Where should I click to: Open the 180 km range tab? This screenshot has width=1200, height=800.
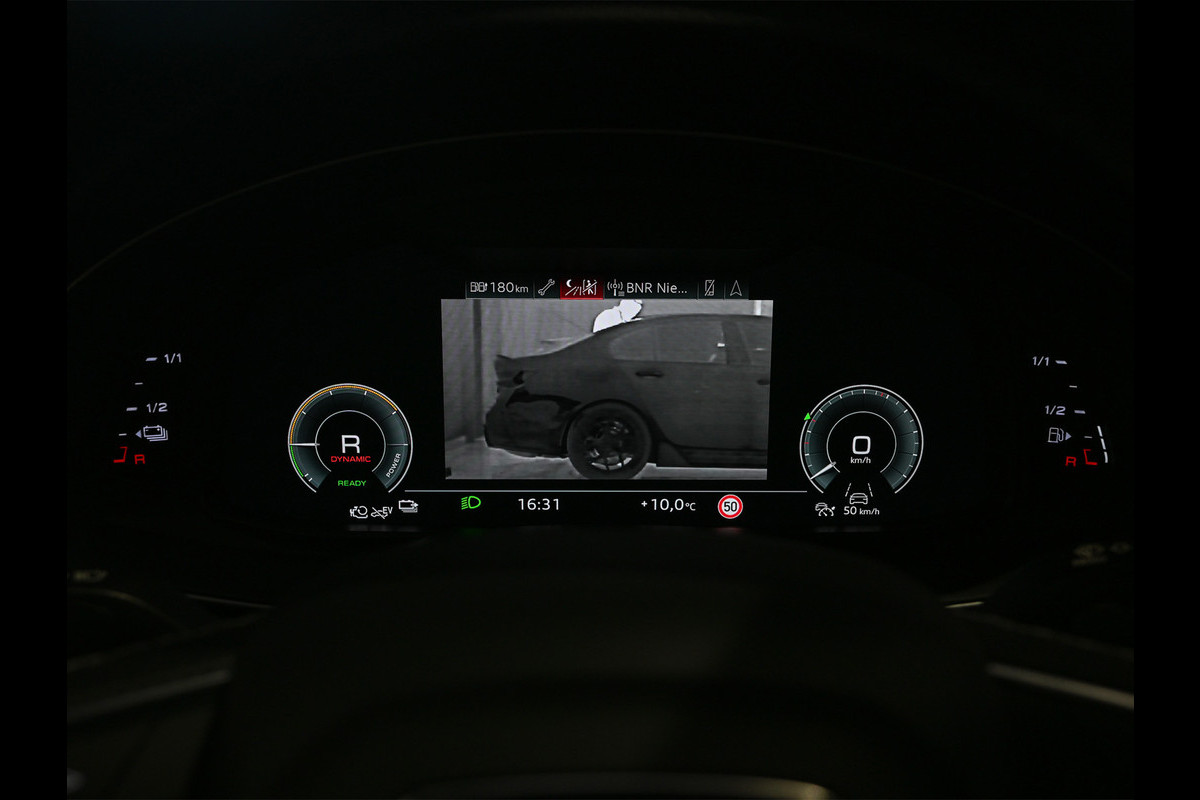499,288
